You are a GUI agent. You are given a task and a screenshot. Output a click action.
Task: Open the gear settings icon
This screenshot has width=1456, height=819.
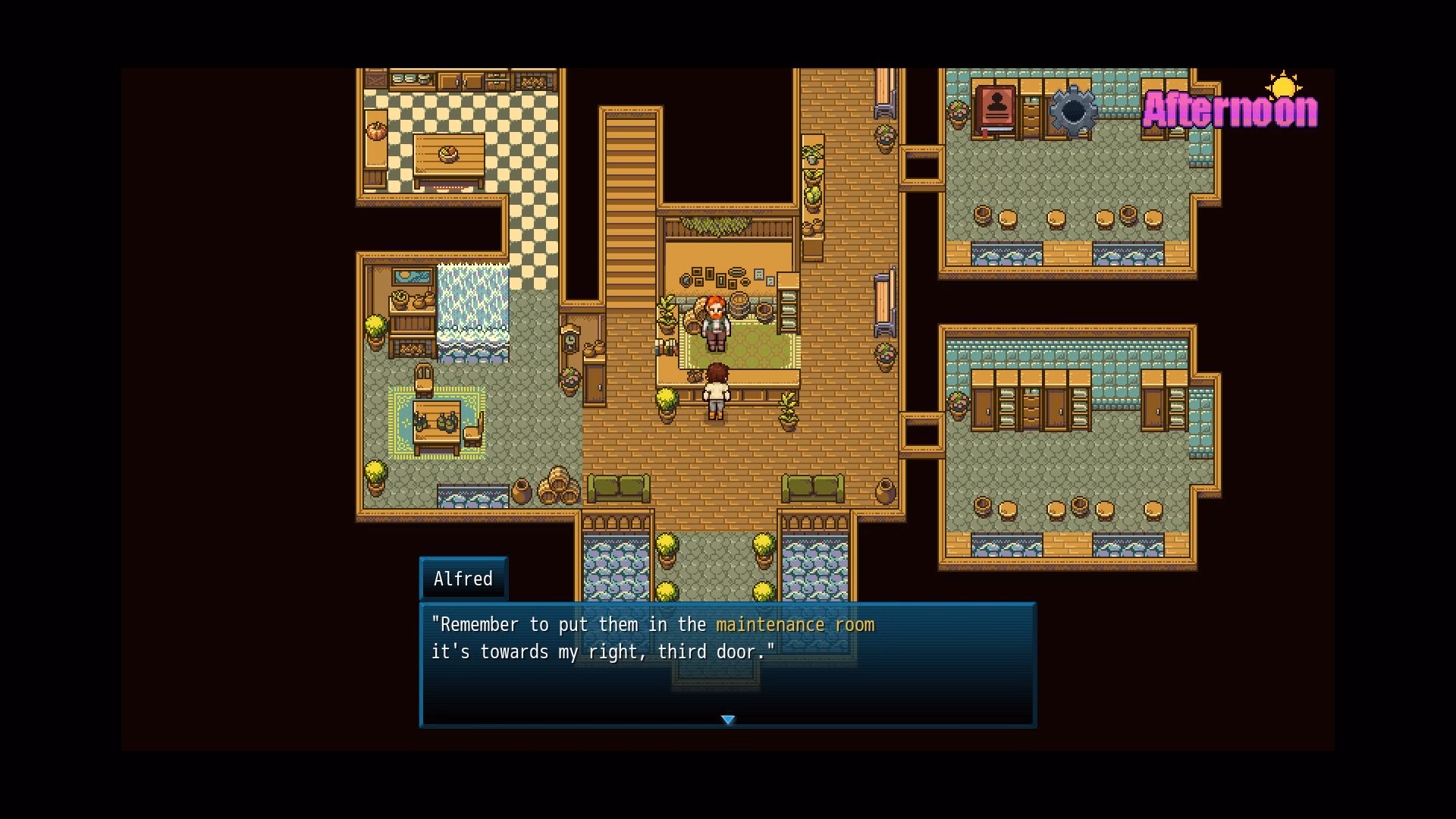pos(1073,111)
